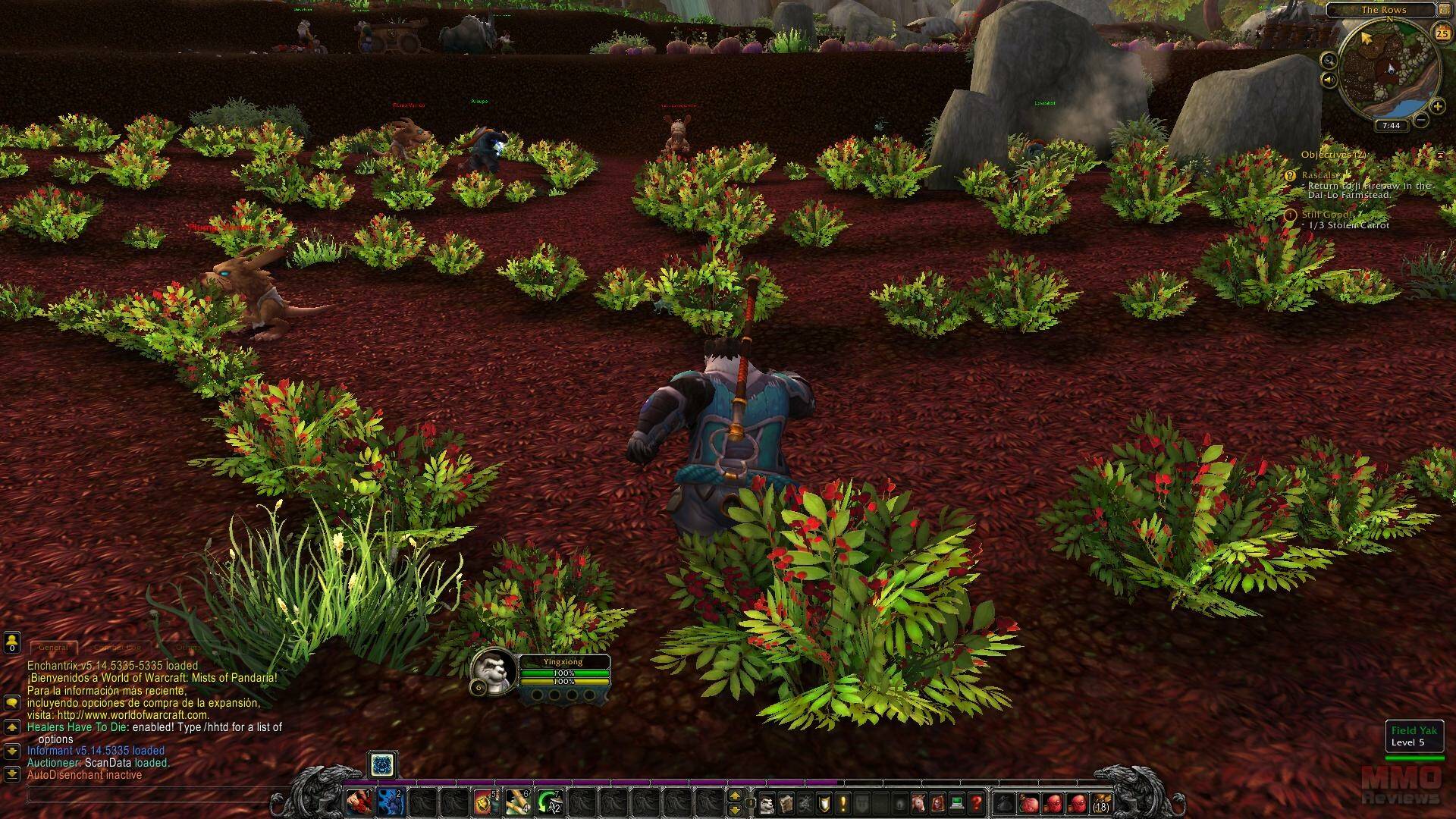Toggle sound with the minimap speaker button
Image resolution: width=1456 pixels, height=819 pixels.
(1329, 80)
